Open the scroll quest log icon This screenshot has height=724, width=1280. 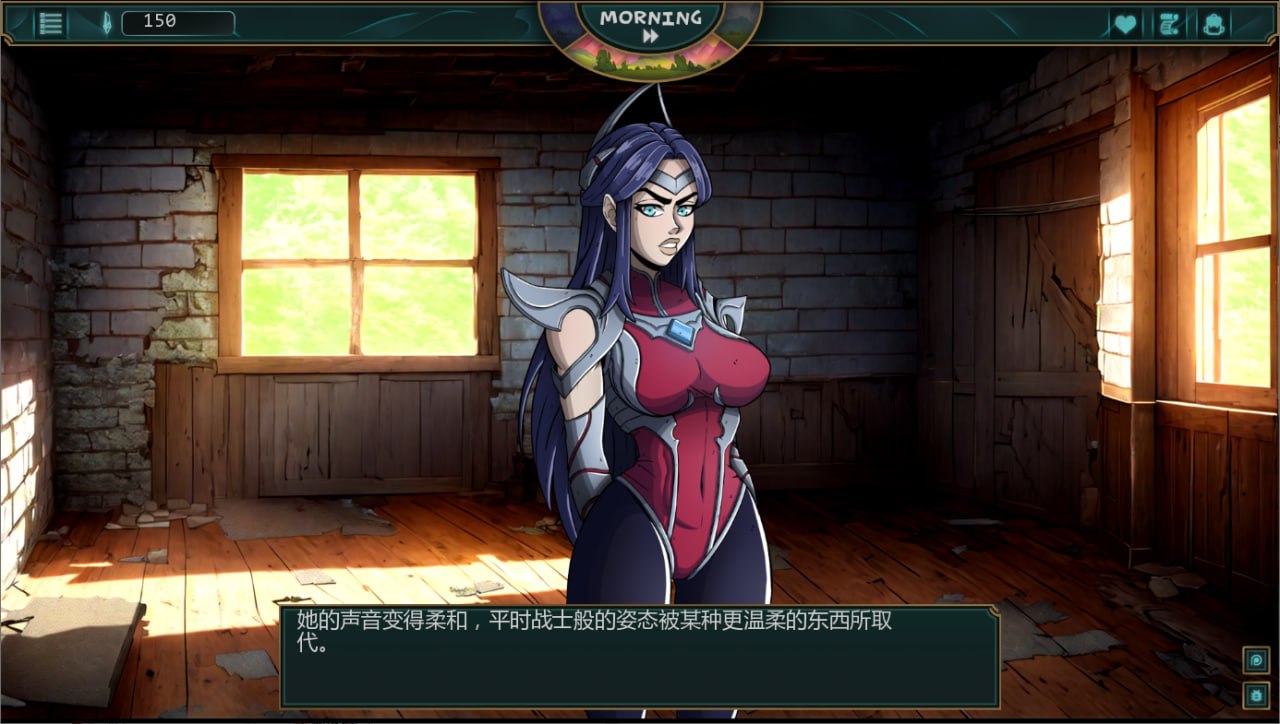coord(1169,24)
